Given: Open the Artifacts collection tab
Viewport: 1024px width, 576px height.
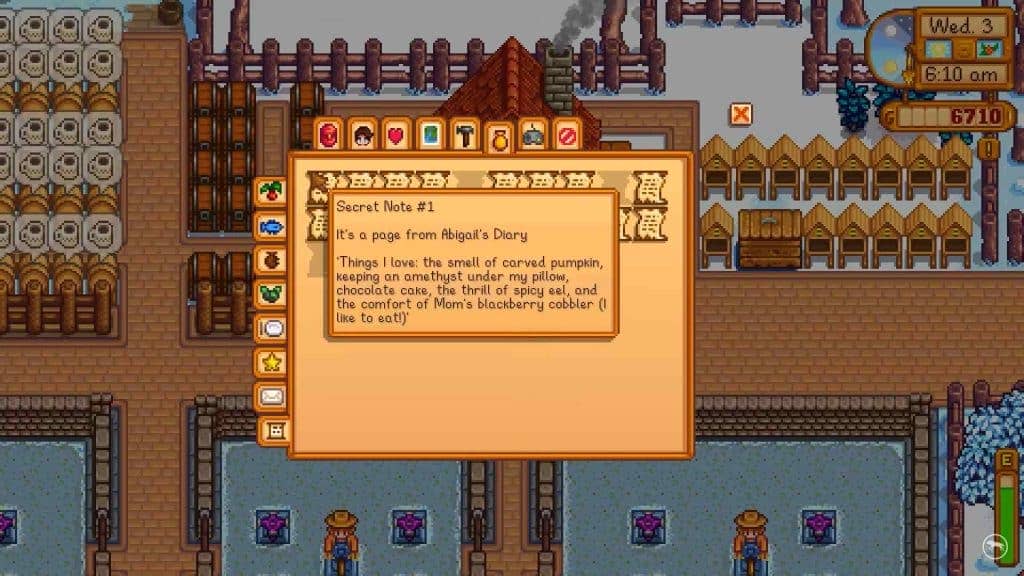Looking at the screenshot, I should [270, 260].
